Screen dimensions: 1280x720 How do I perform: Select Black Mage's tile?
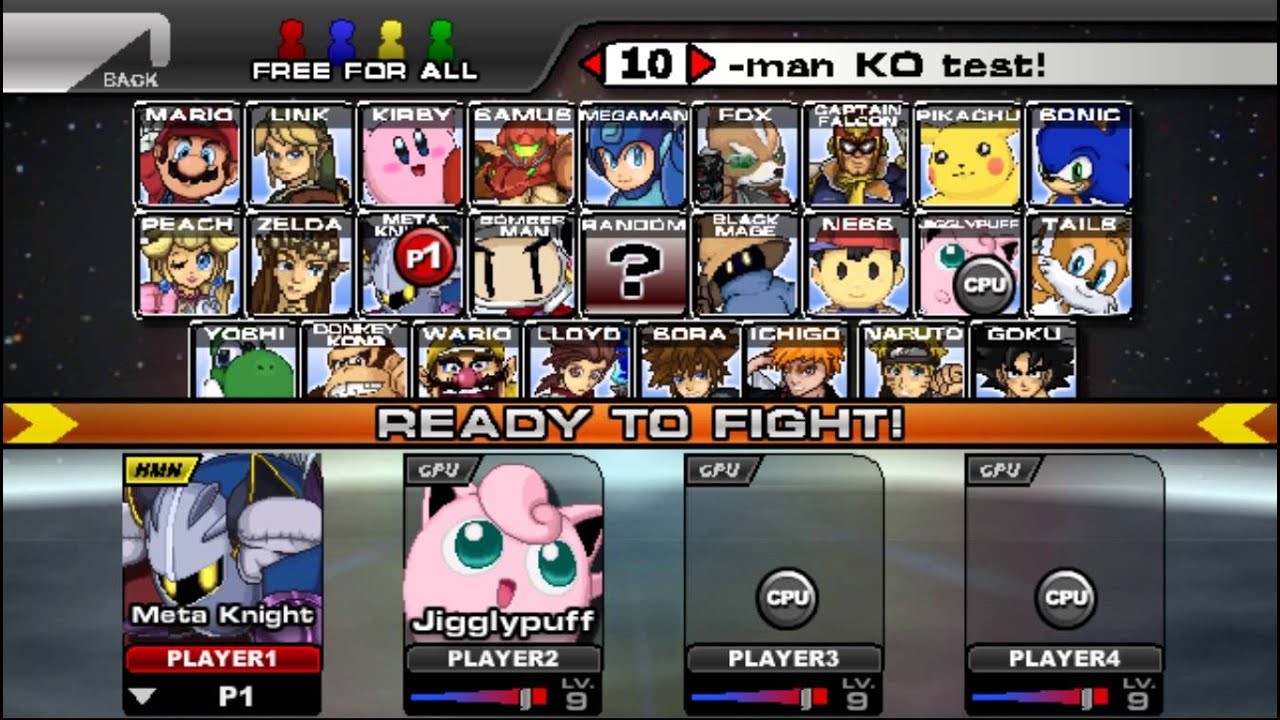[x=745, y=265]
